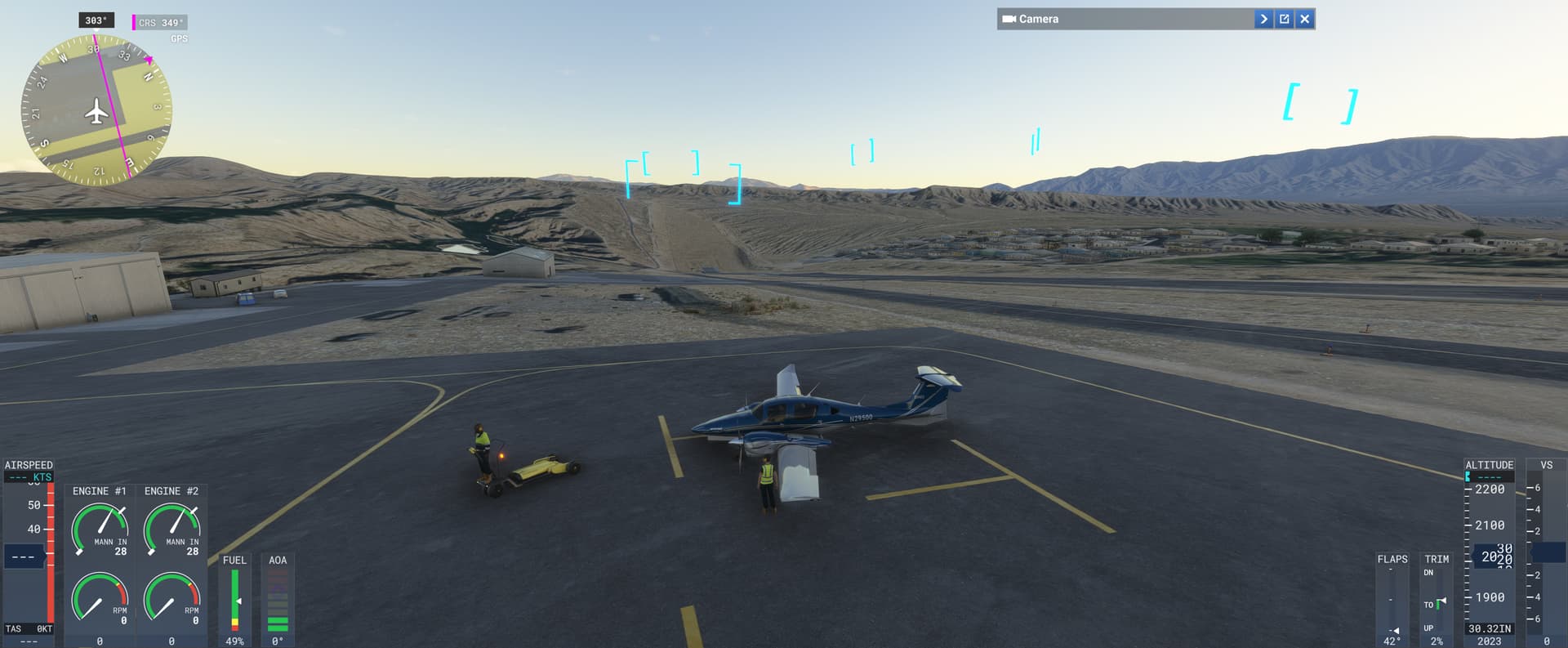Click the camera icon in the Camera panel header
The height and width of the screenshot is (648, 1568).
(x=1009, y=18)
